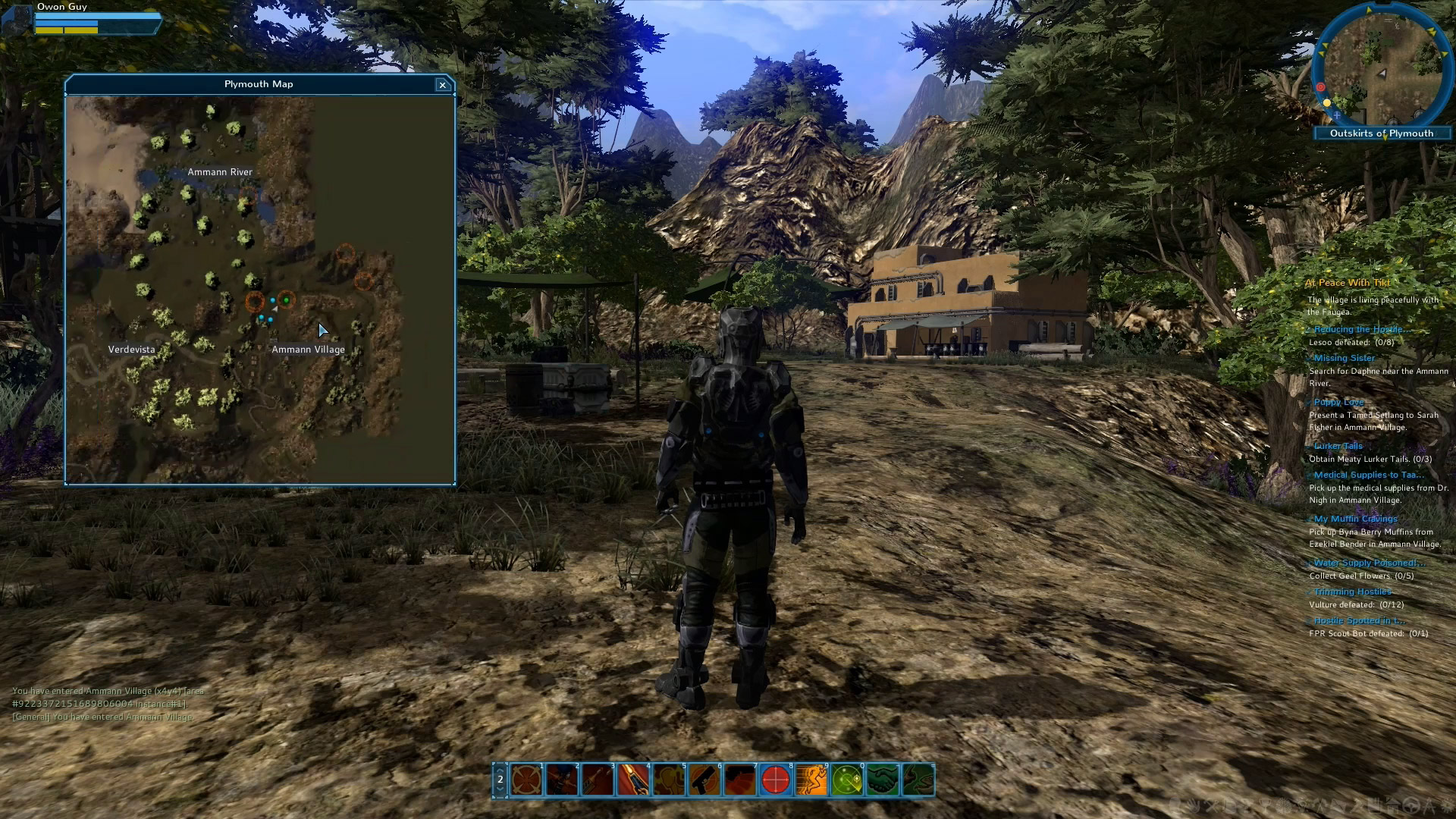Toggle the Puppy Love quest checkbox

[x=1308, y=402]
